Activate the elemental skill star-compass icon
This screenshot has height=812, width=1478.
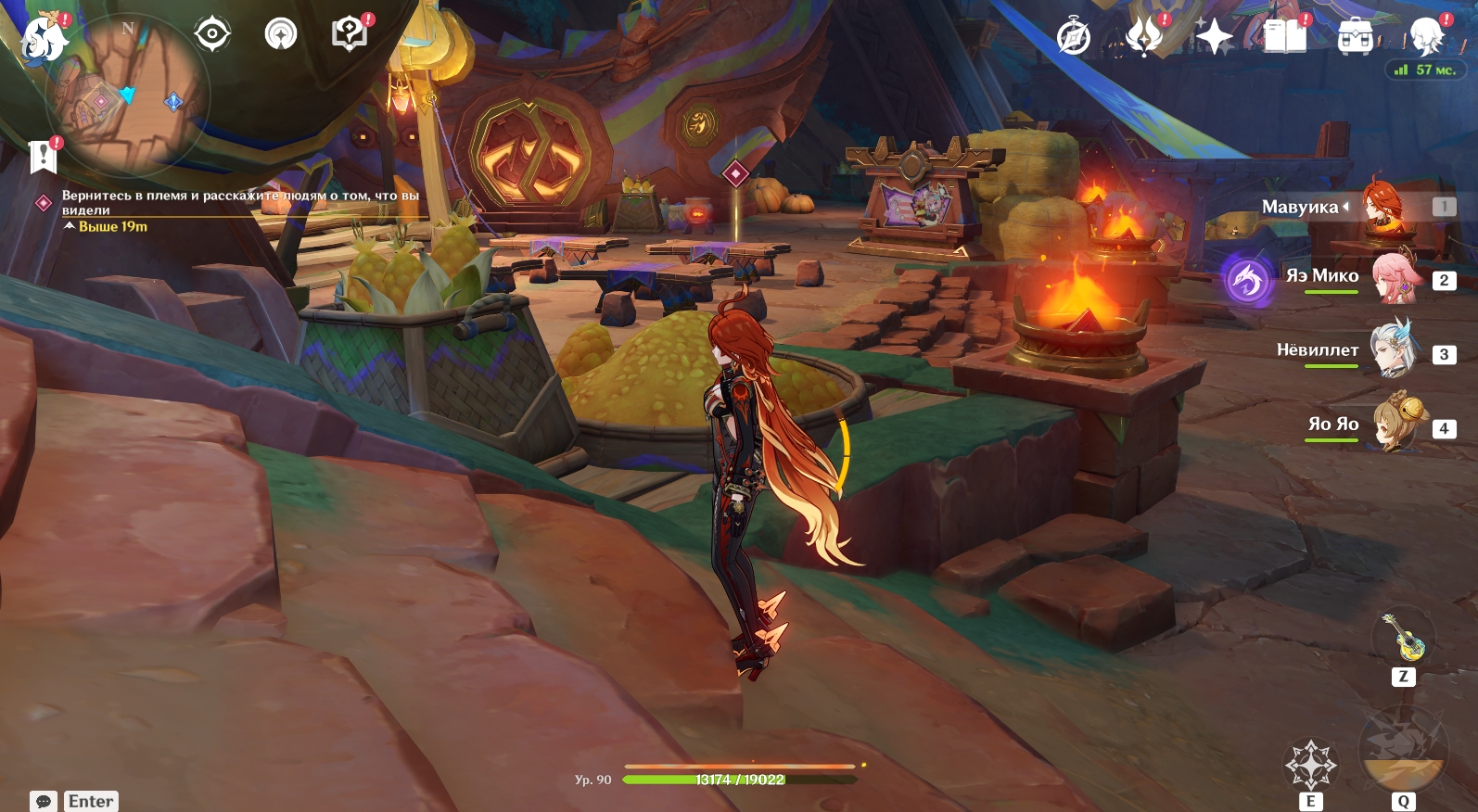1310,765
